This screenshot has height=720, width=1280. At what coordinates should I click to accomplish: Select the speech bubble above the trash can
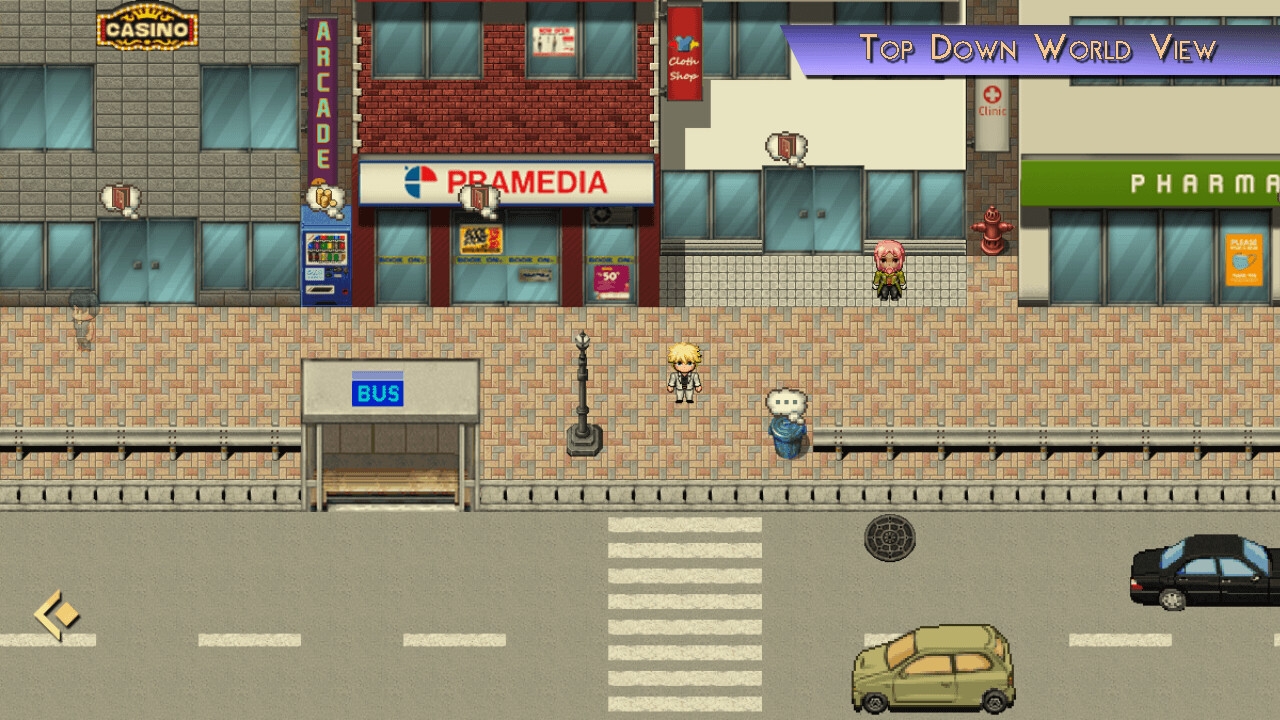click(787, 404)
